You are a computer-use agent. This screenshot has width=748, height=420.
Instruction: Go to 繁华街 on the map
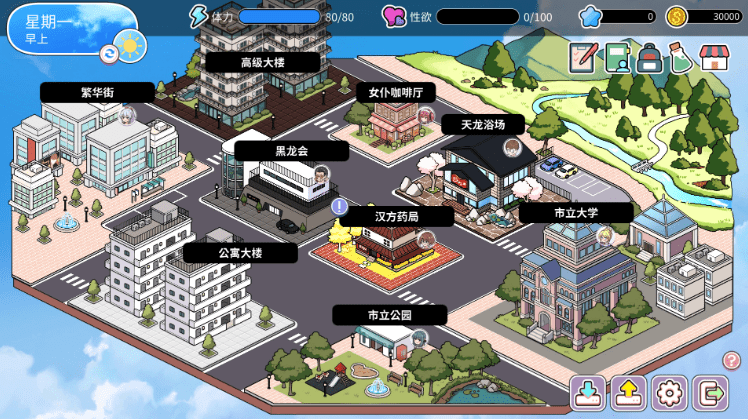[x=97, y=92]
